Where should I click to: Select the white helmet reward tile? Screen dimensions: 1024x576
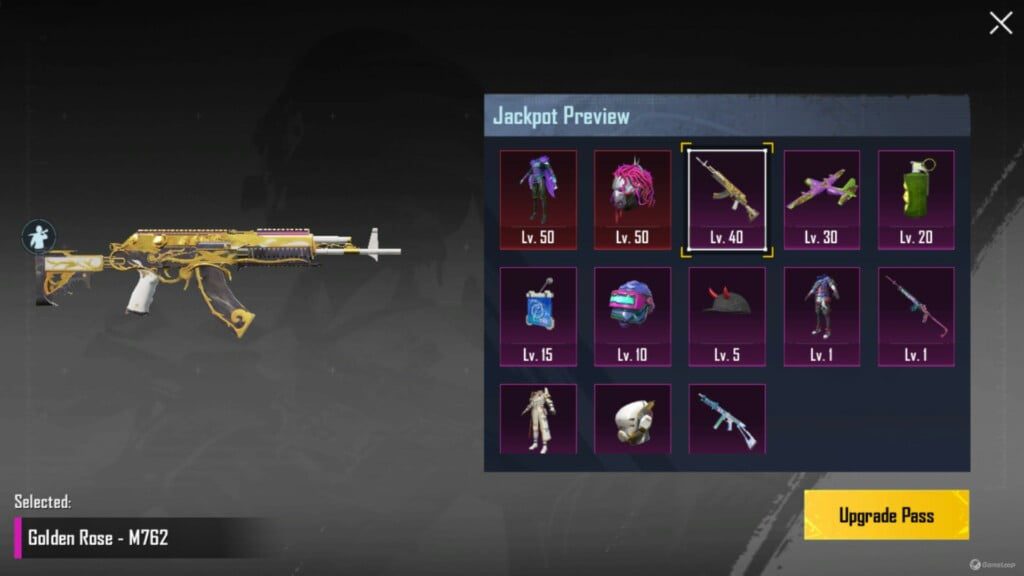click(632, 419)
